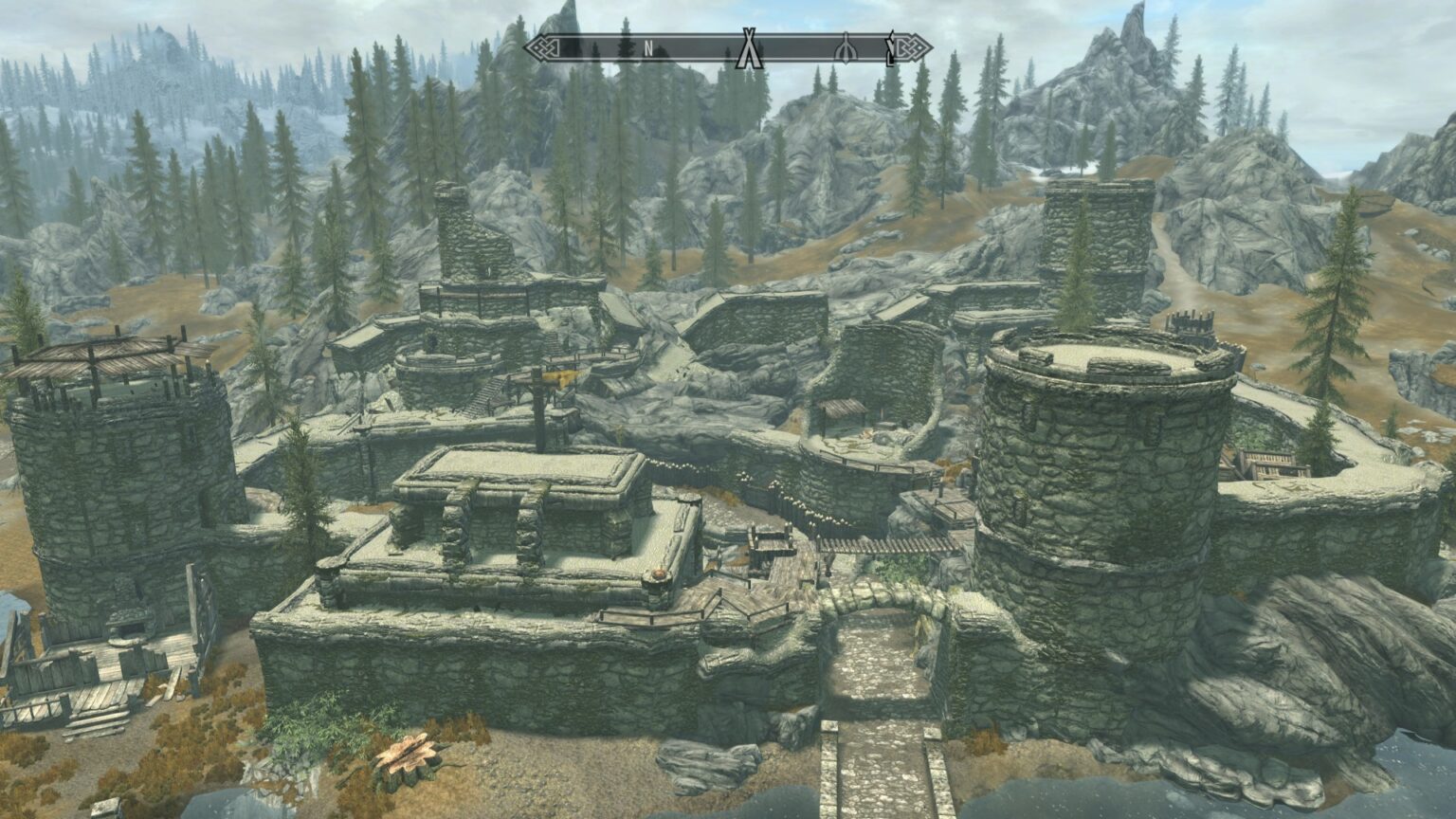Click the large round tower on the right
Screen dimensions: 1456x819
click(x=1100, y=474)
